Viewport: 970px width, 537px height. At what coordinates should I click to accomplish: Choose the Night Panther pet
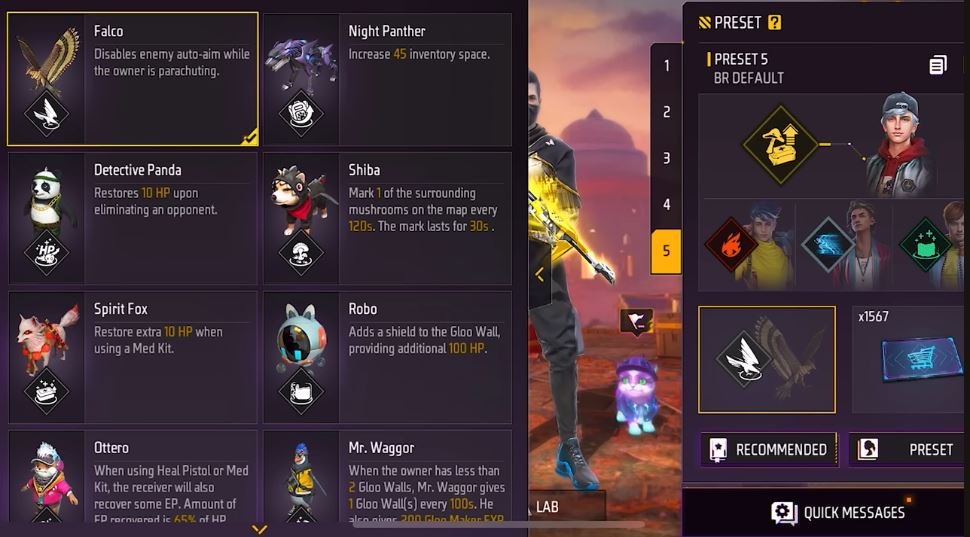tap(387, 79)
